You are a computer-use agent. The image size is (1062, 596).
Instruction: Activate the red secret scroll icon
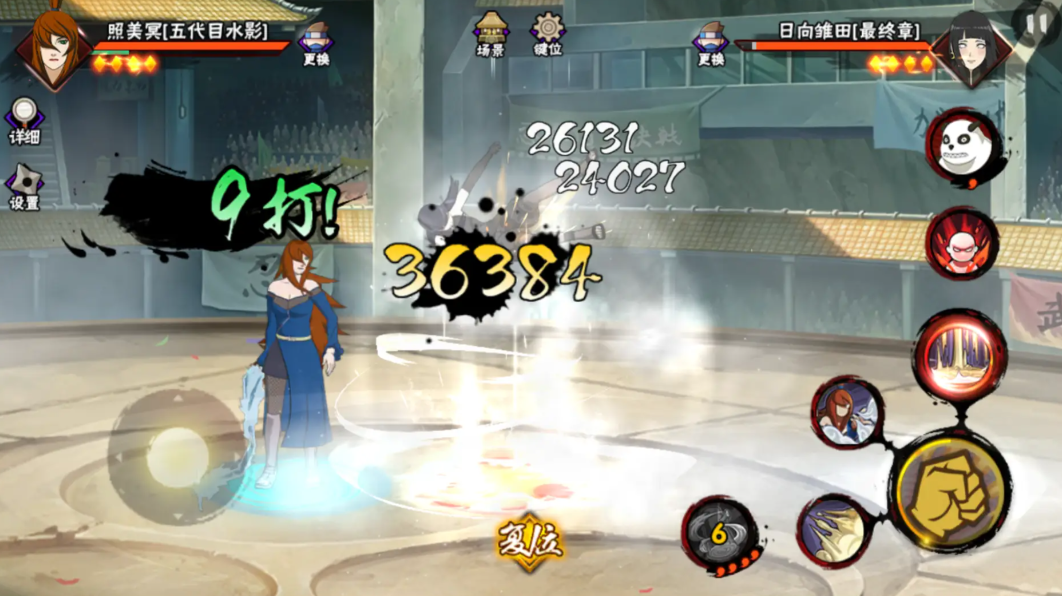[x=961, y=243]
